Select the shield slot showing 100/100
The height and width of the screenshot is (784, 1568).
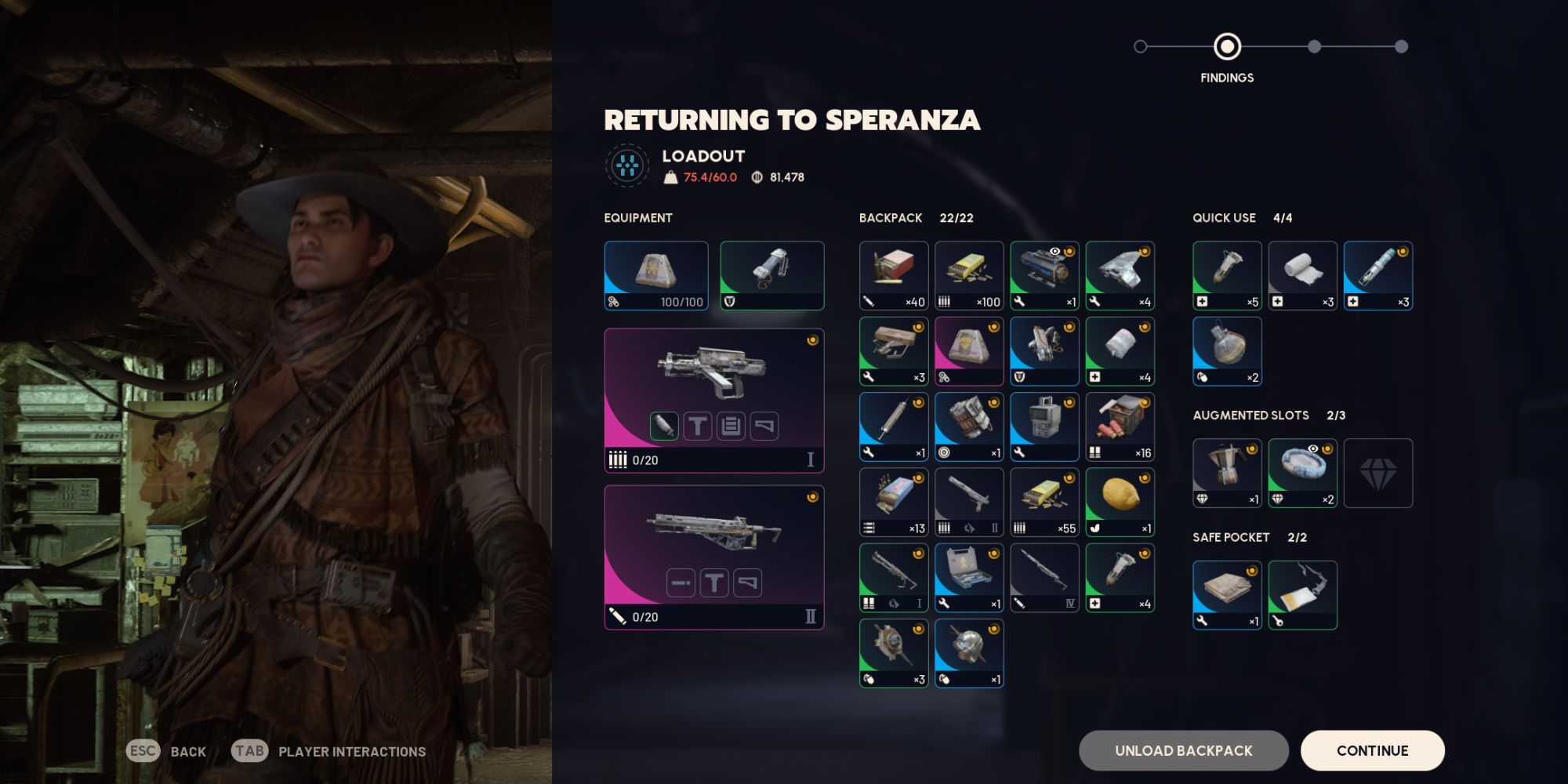click(656, 275)
